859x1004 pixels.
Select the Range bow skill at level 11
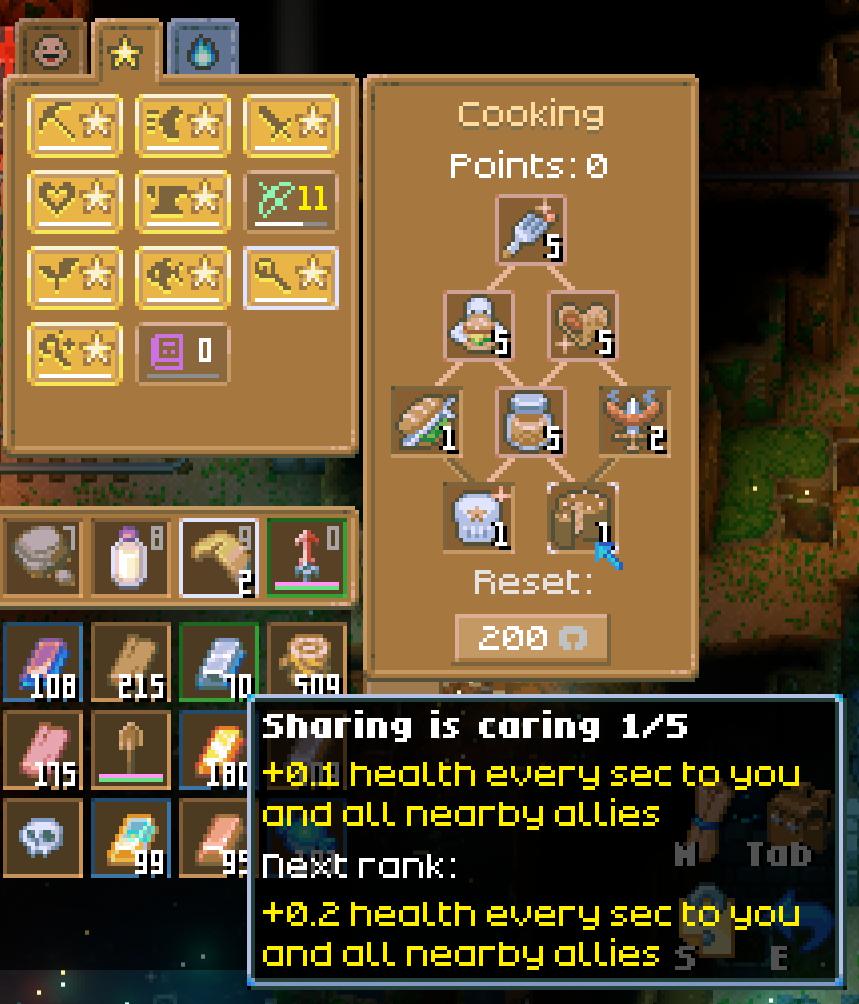click(x=290, y=200)
